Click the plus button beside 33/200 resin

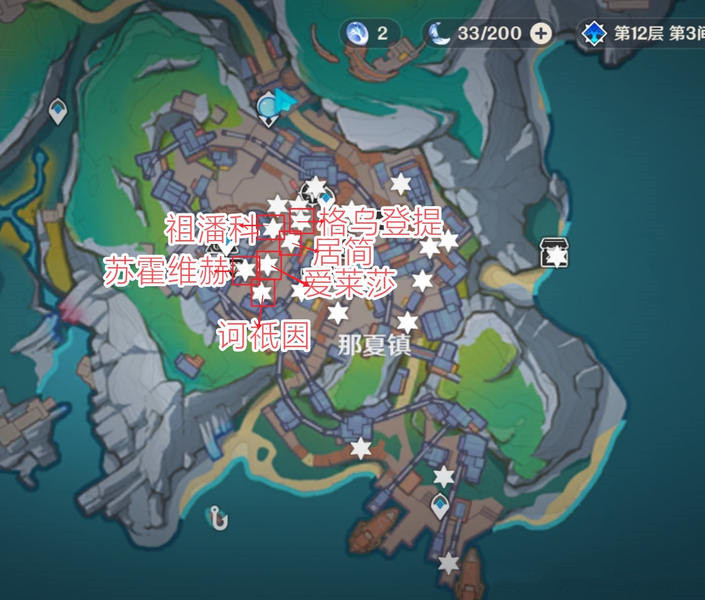point(541,33)
